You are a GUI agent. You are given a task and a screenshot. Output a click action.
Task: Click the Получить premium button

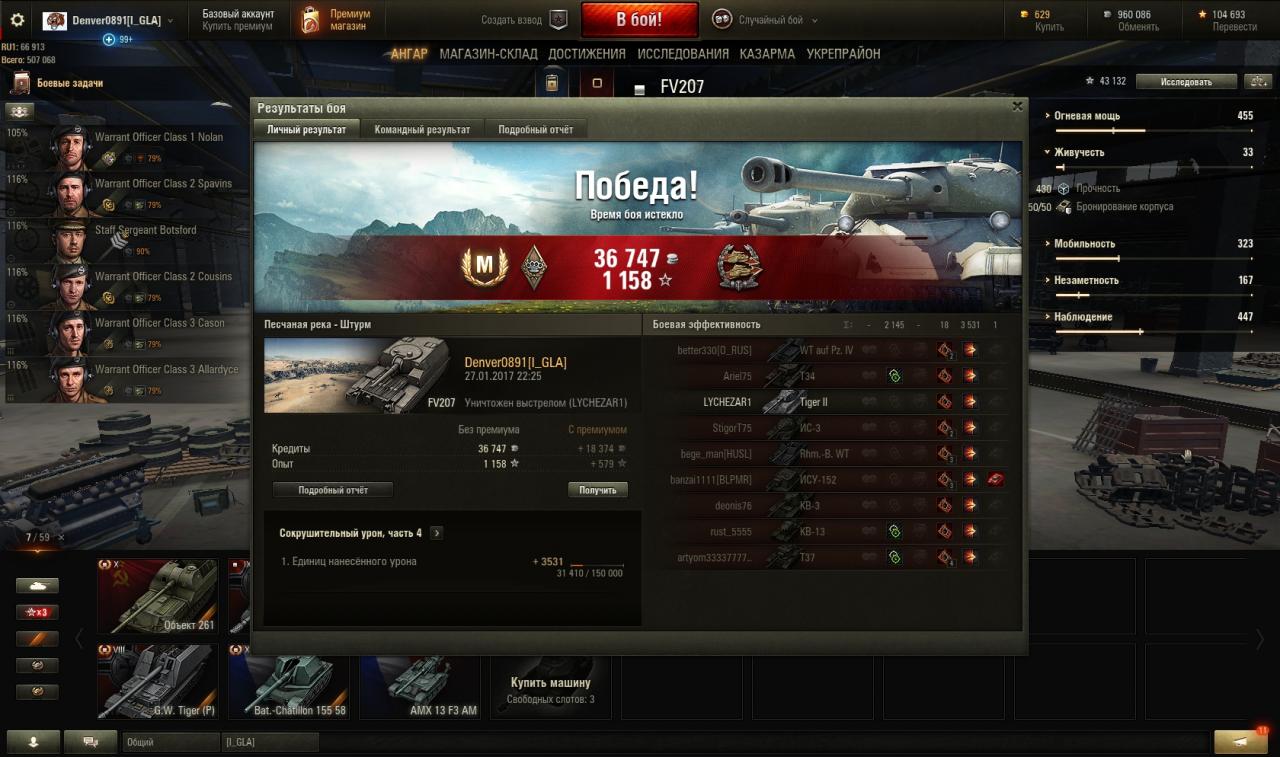tap(598, 490)
